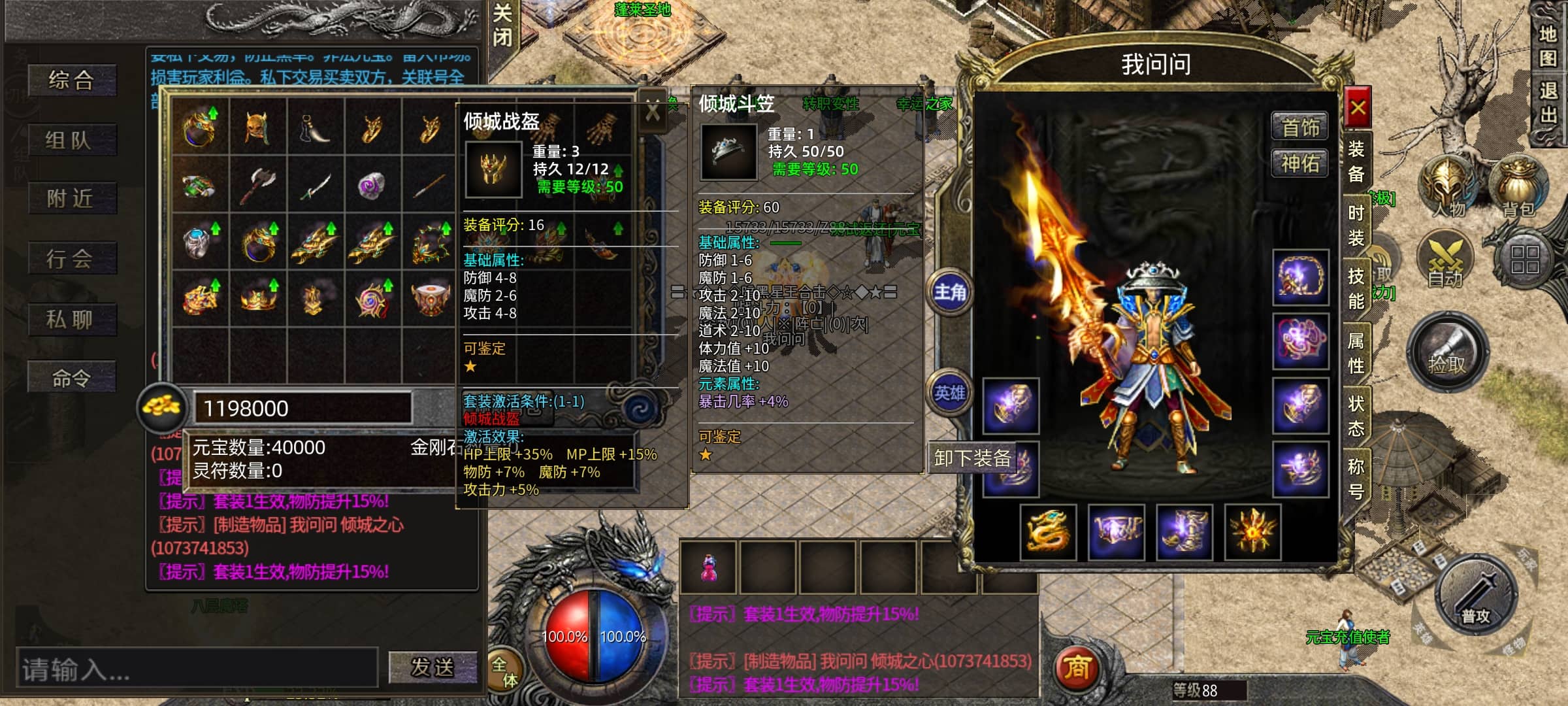
Task: Unequip item with 卸下装备
Action: pos(972,458)
